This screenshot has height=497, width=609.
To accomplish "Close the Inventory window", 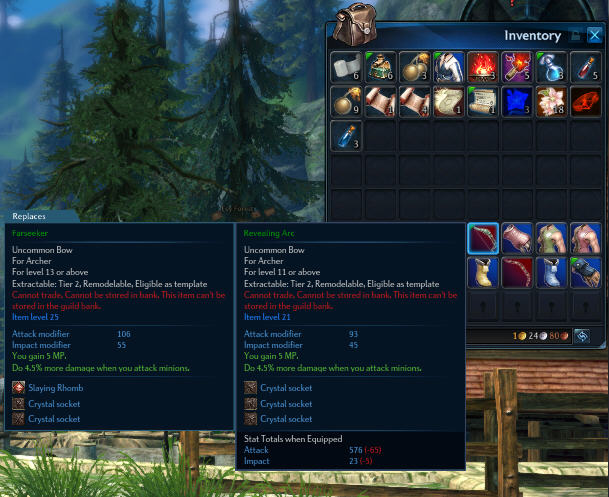I will point(594,34).
